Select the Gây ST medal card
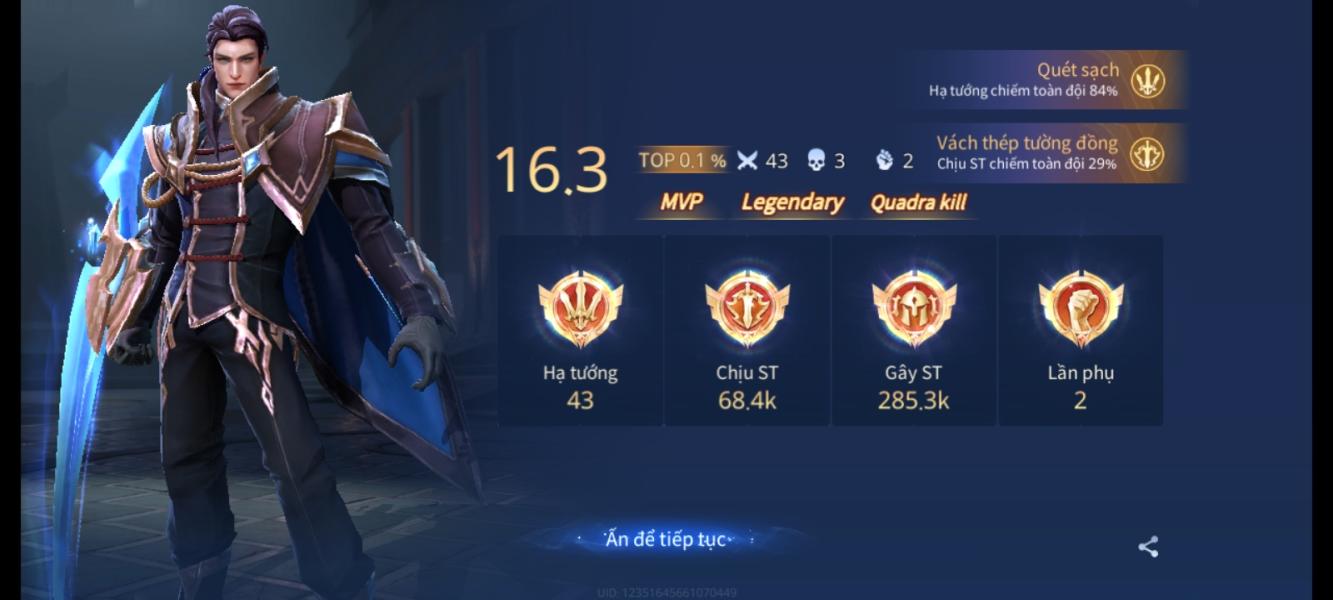This screenshot has width=1333, height=600. [914, 331]
